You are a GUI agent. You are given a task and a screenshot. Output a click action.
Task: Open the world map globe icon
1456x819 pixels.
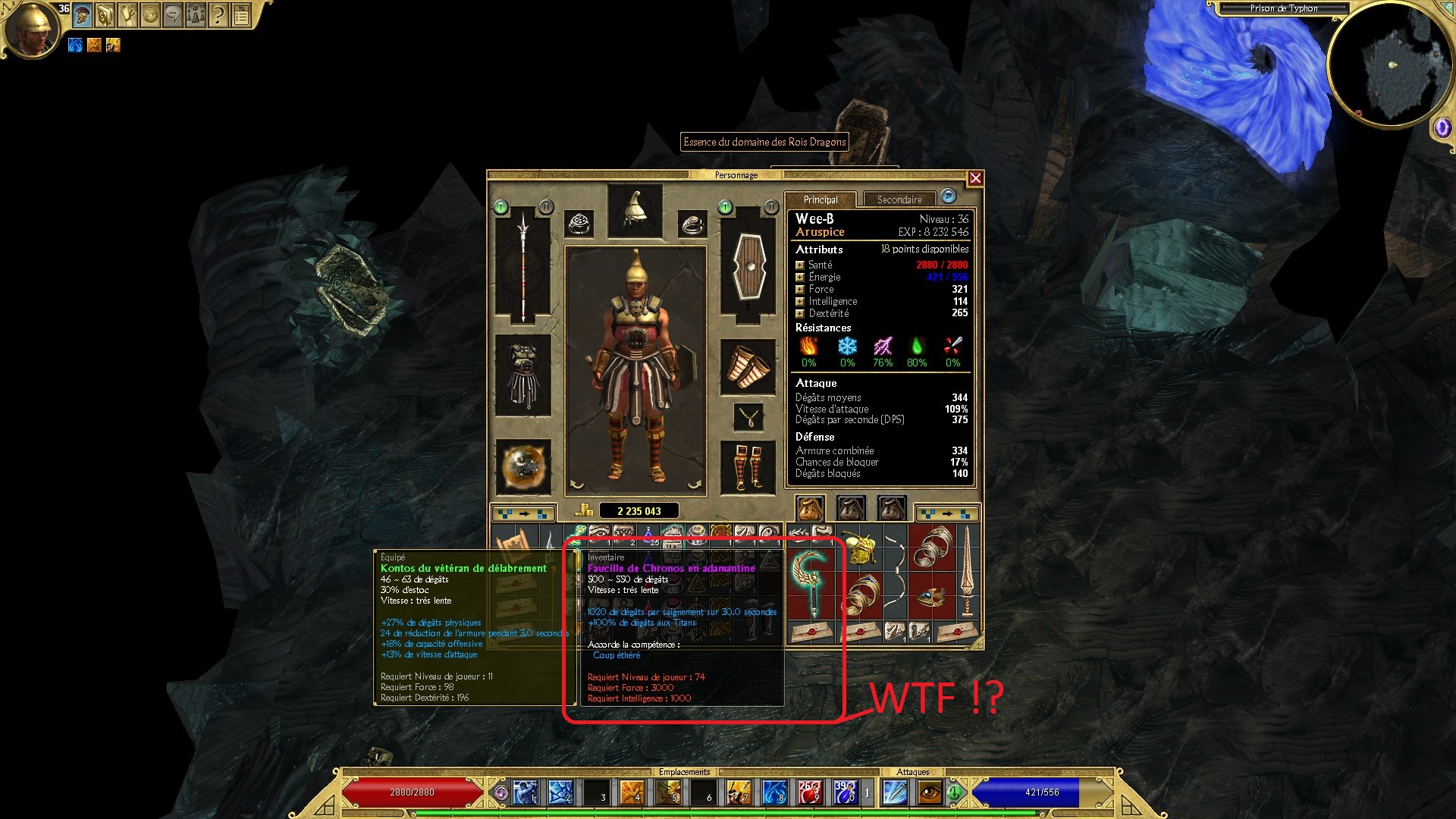pos(151,15)
